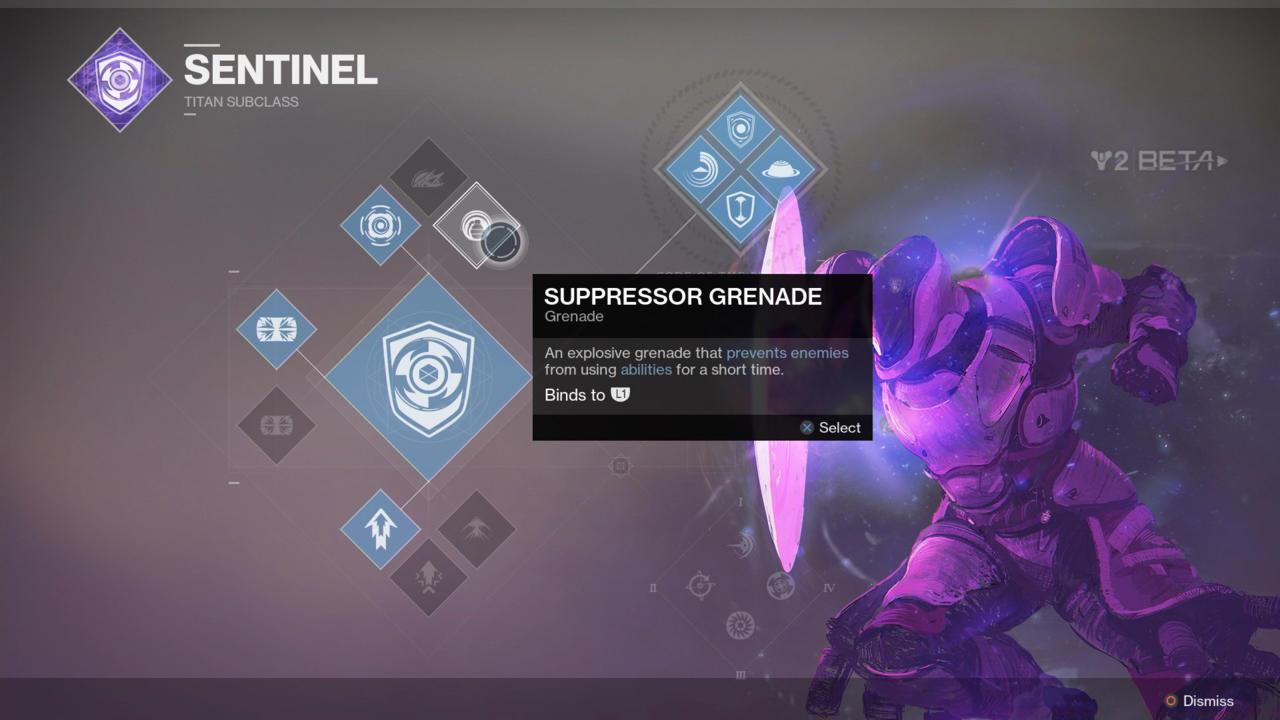Select the lower locked jump ability icon
The width and height of the screenshot is (1280, 720).
coord(428,578)
